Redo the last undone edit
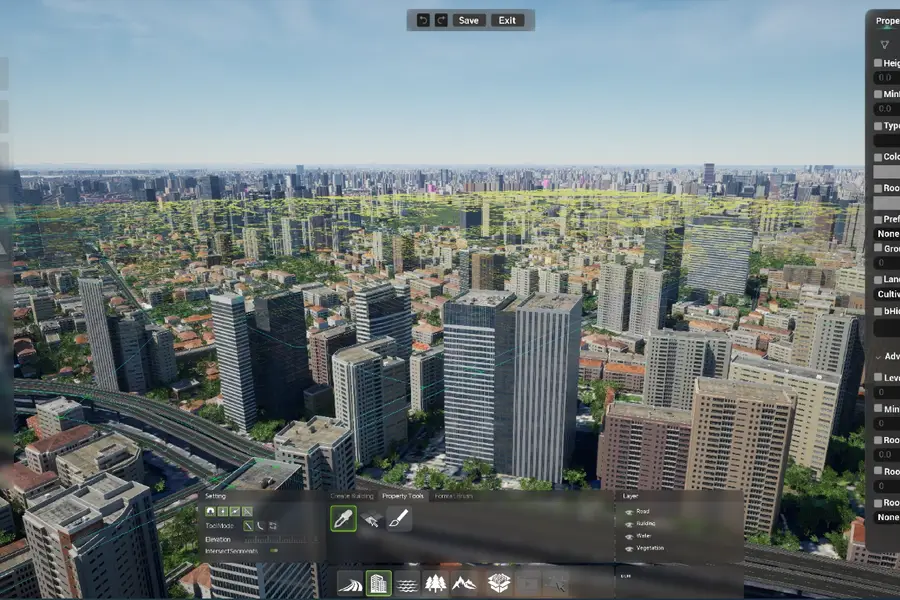Image resolution: width=900 pixels, height=600 pixels. (440, 20)
